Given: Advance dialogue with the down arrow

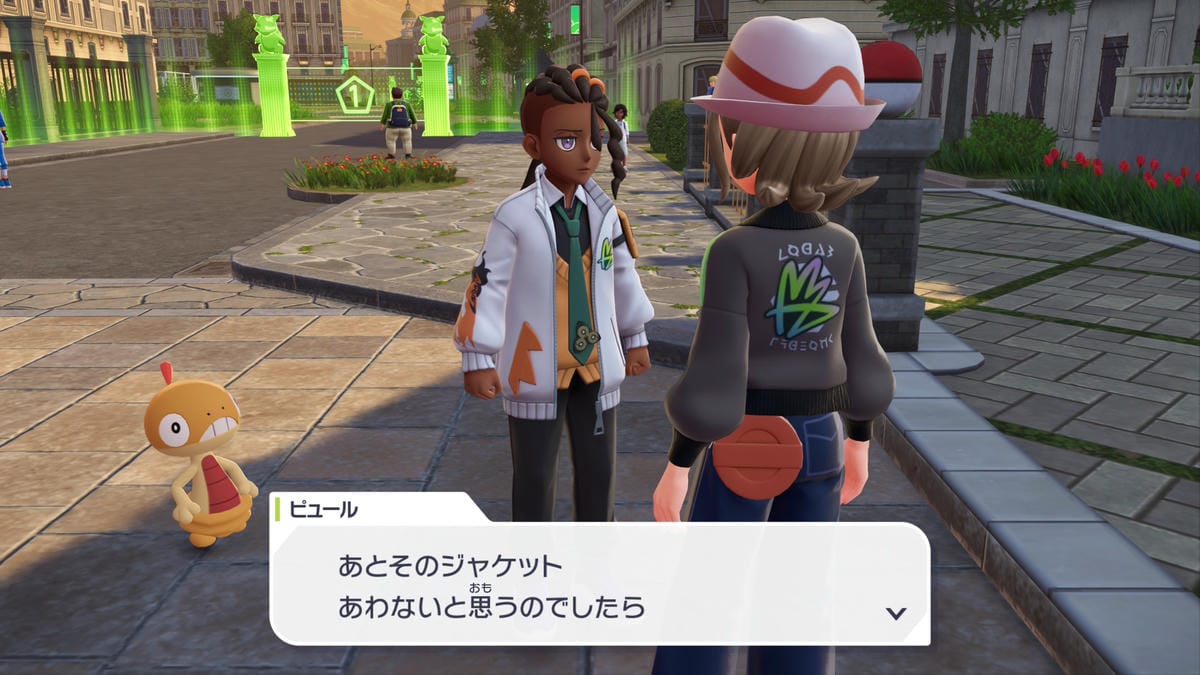Looking at the screenshot, I should tap(896, 613).
